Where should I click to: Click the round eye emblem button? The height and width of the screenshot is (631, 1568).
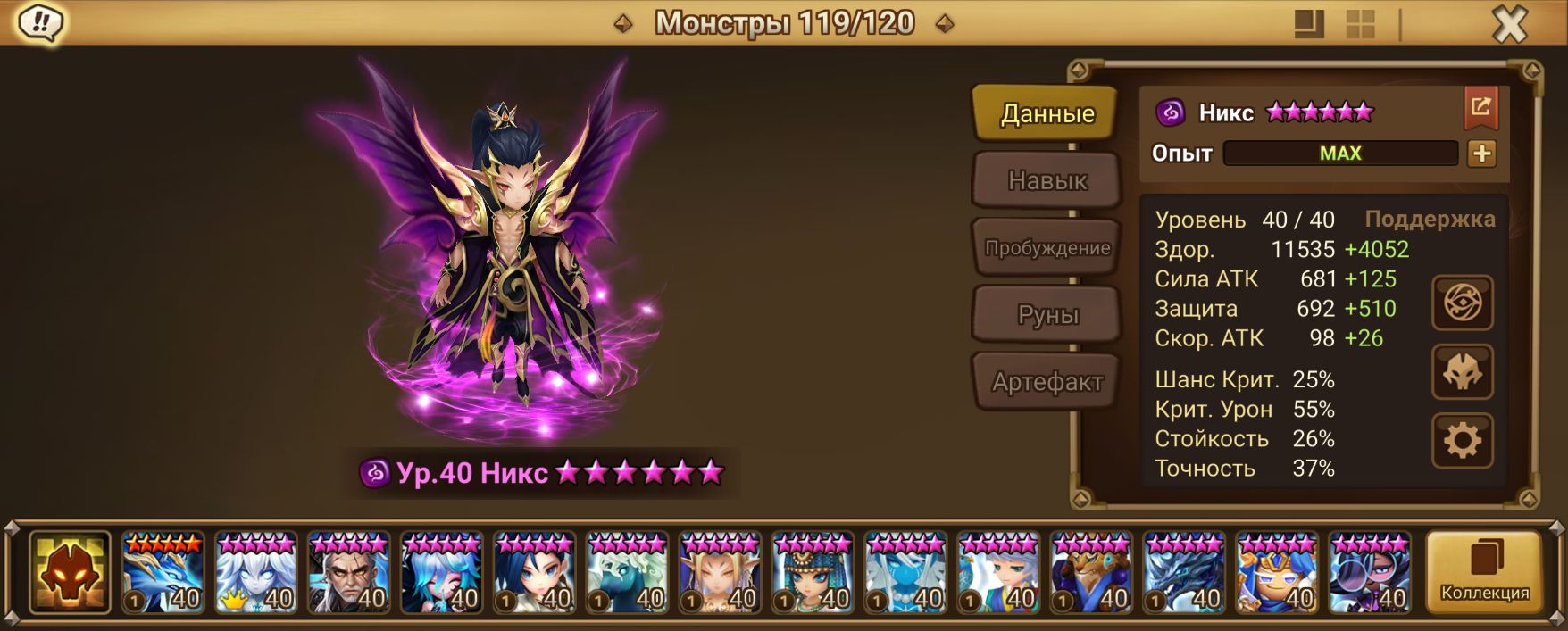(1462, 303)
